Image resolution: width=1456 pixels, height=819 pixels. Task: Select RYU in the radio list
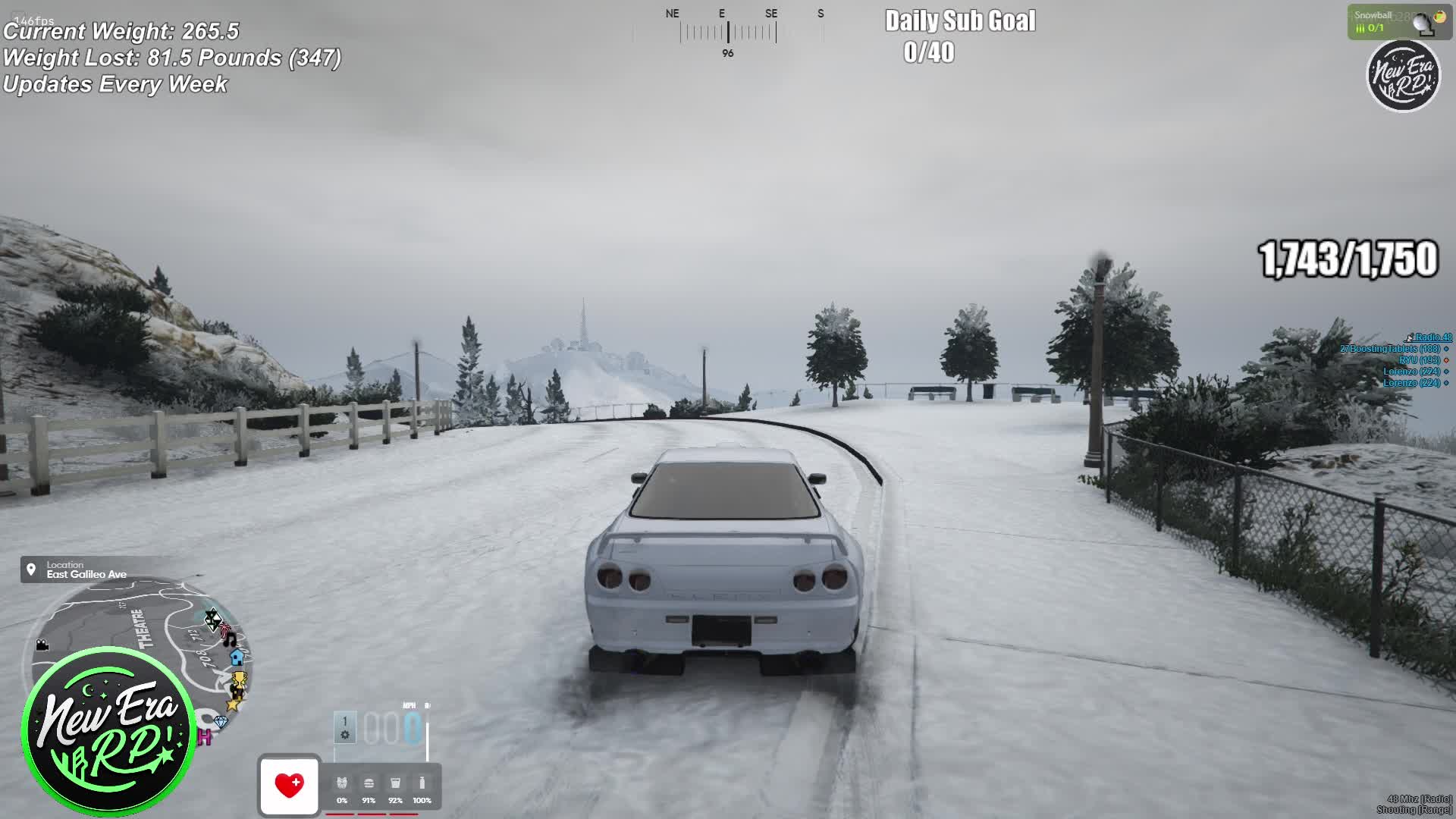pyautogui.click(x=1418, y=360)
